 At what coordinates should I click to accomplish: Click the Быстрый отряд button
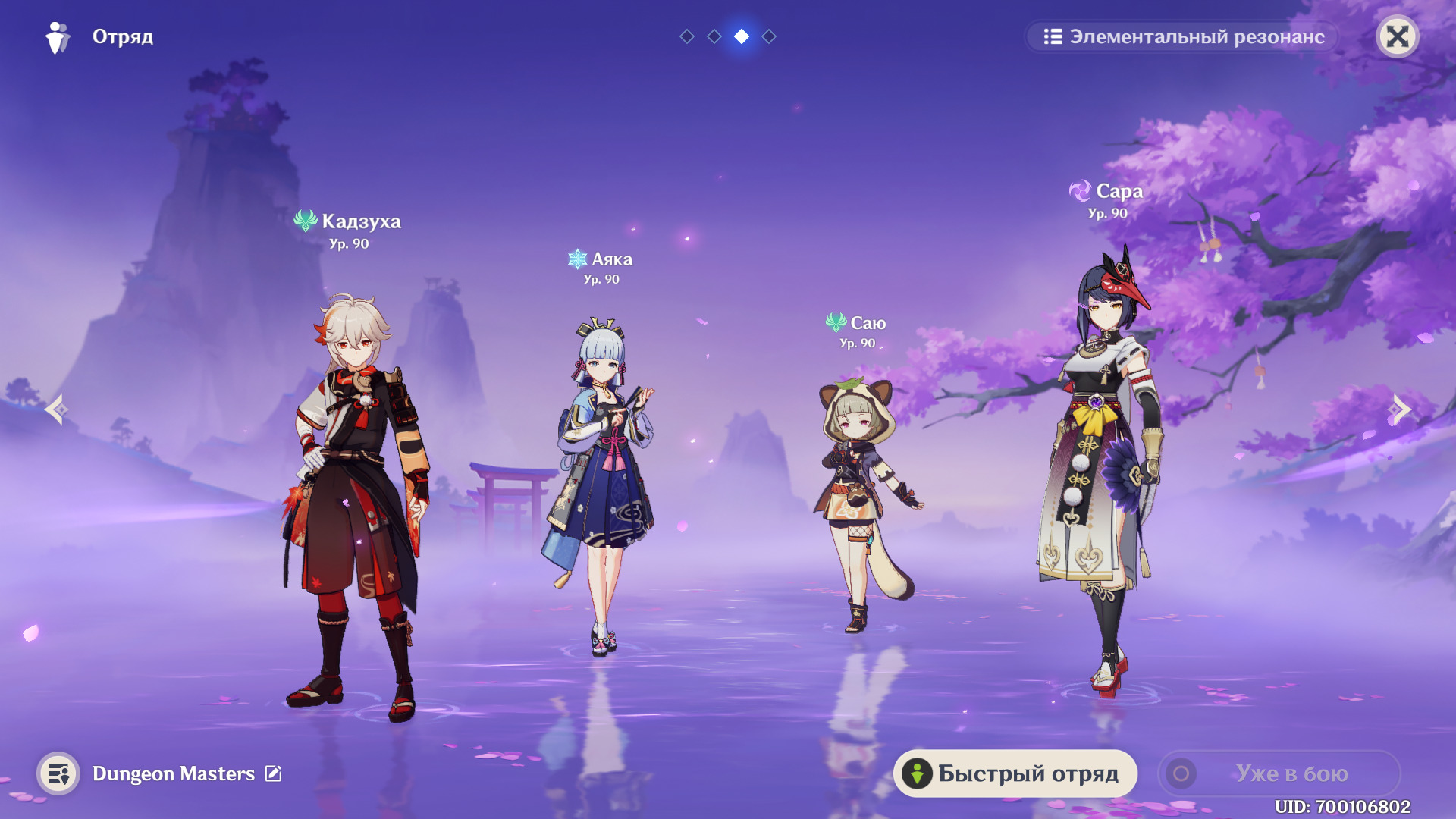tap(1015, 773)
